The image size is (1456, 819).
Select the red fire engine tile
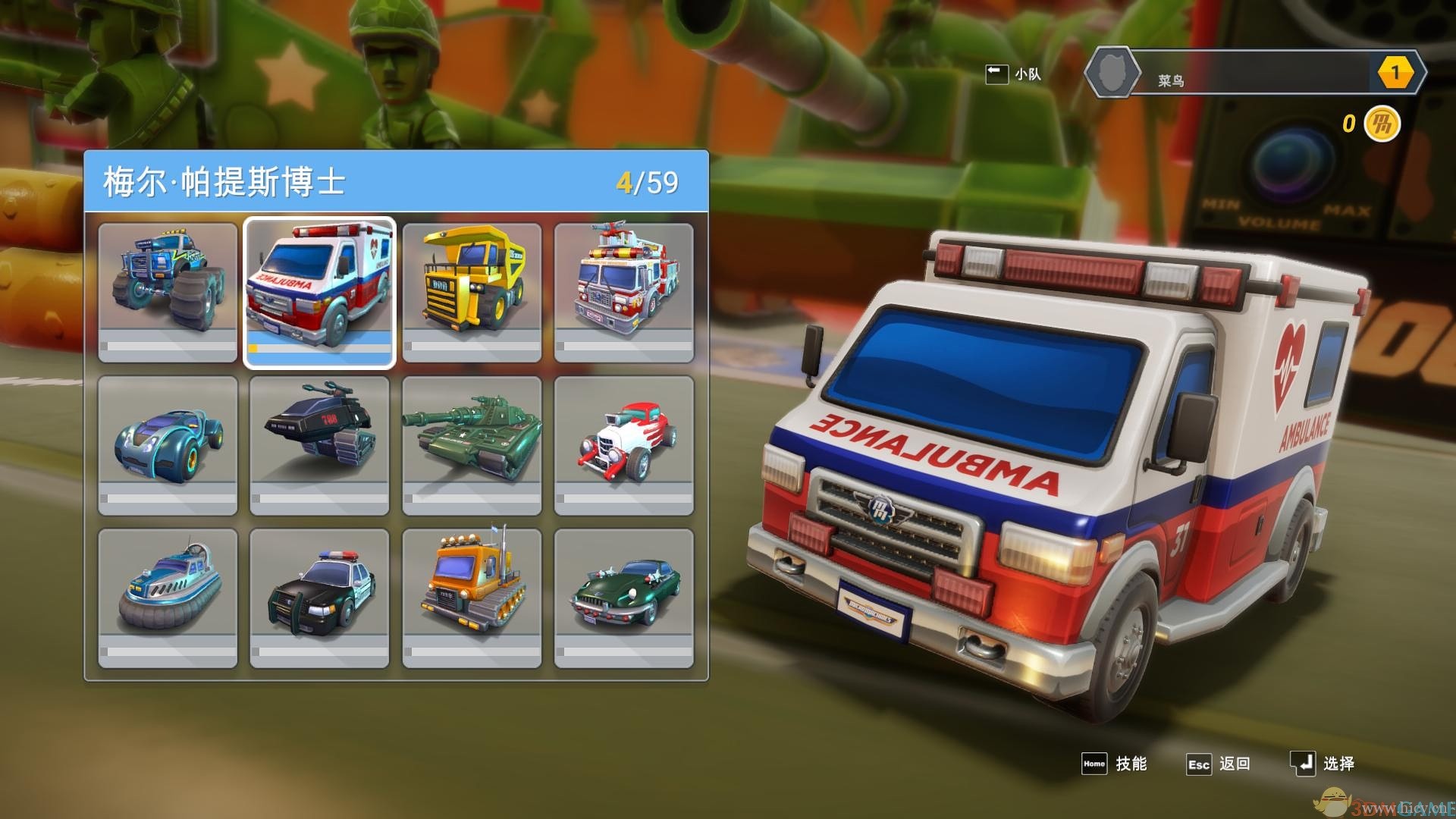pyautogui.click(x=623, y=292)
